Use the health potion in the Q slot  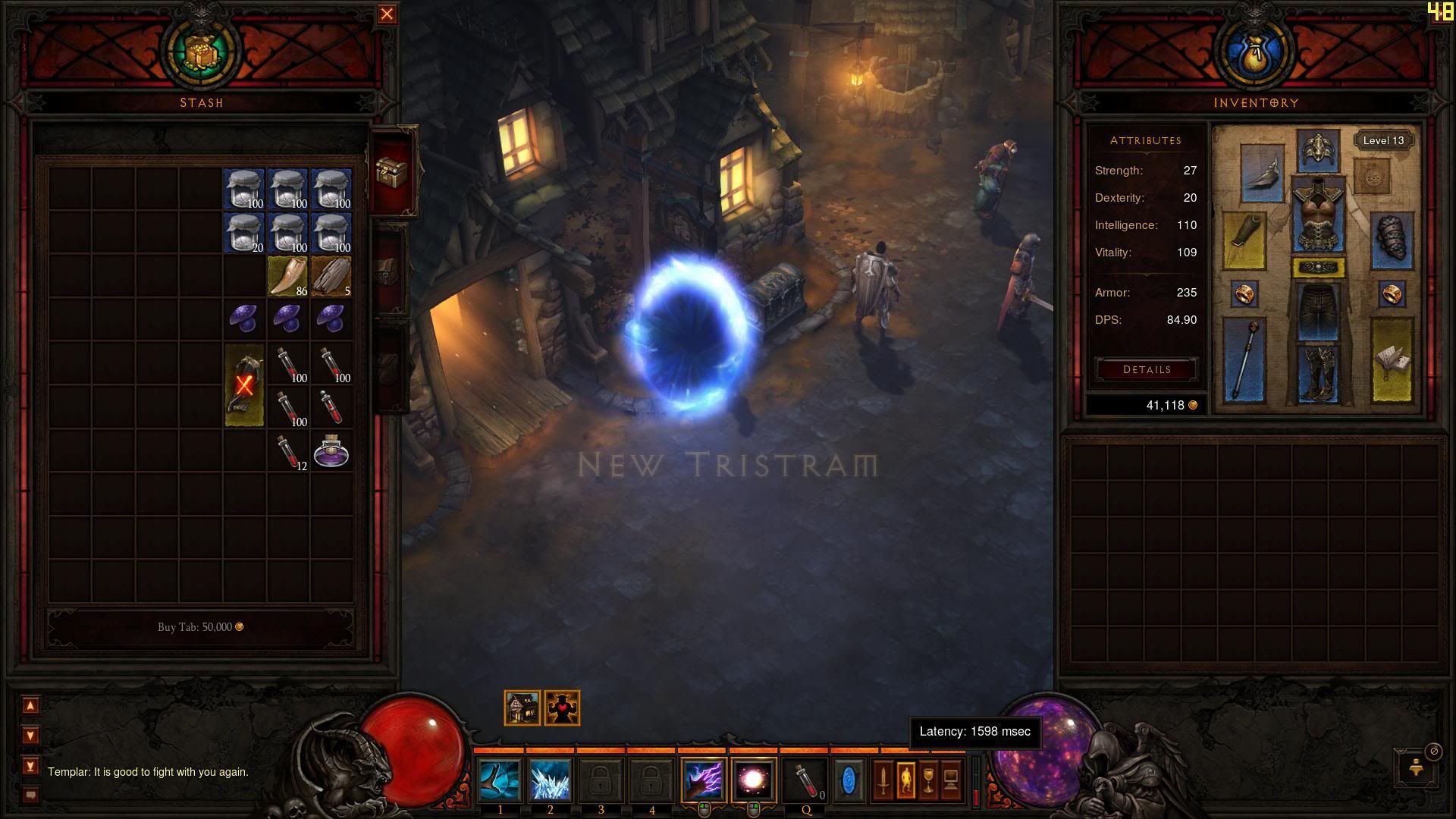click(x=805, y=780)
